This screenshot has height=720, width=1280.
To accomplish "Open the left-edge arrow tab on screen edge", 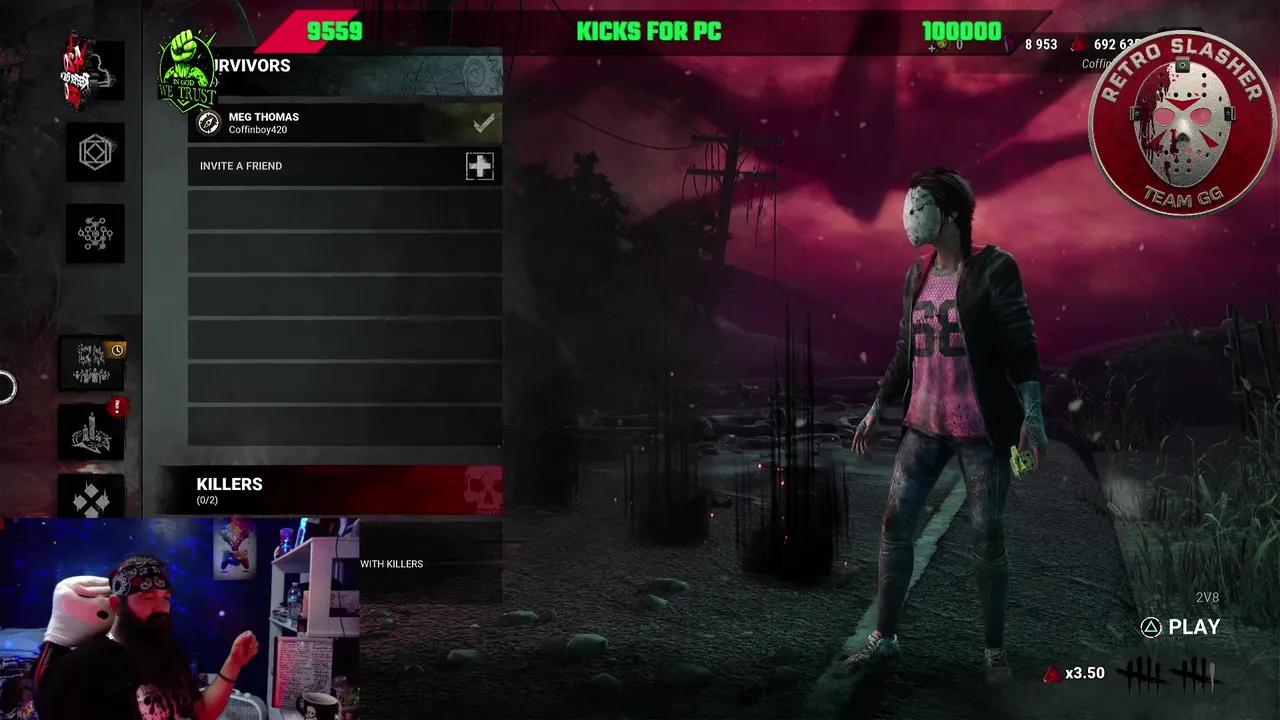I will 4,389.
